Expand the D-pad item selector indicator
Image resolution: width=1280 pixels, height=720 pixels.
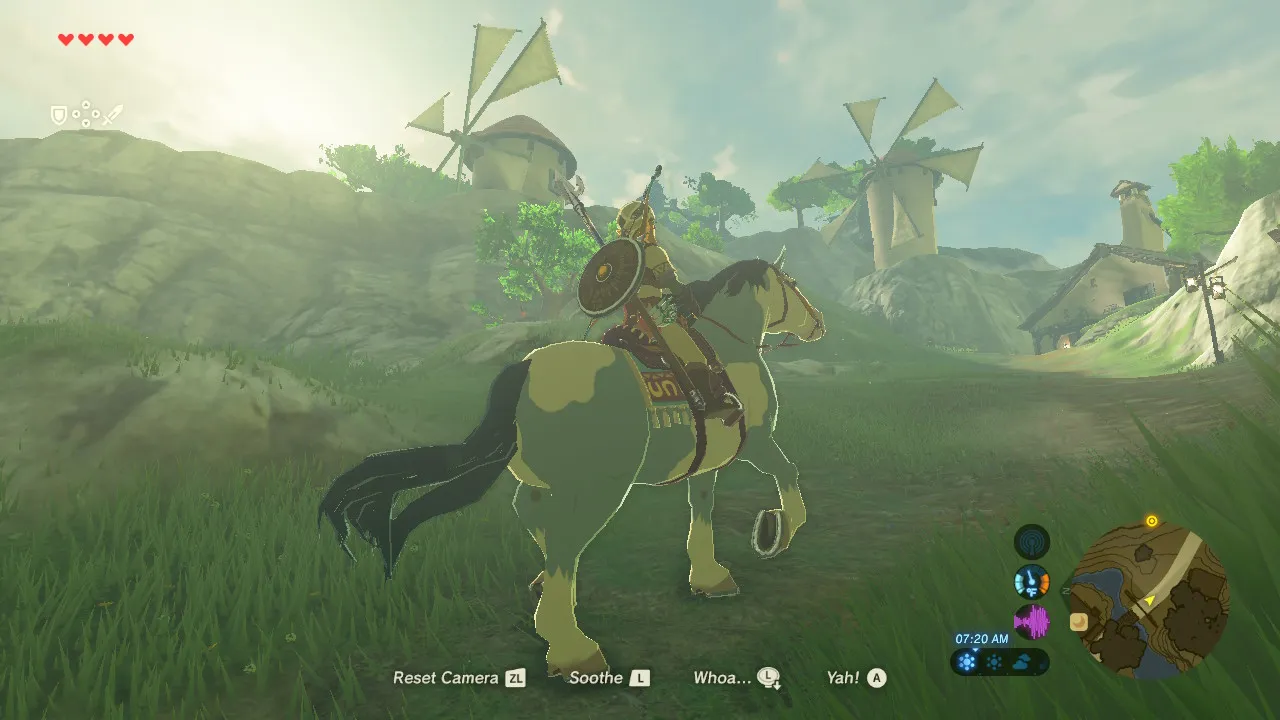point(86,114)
